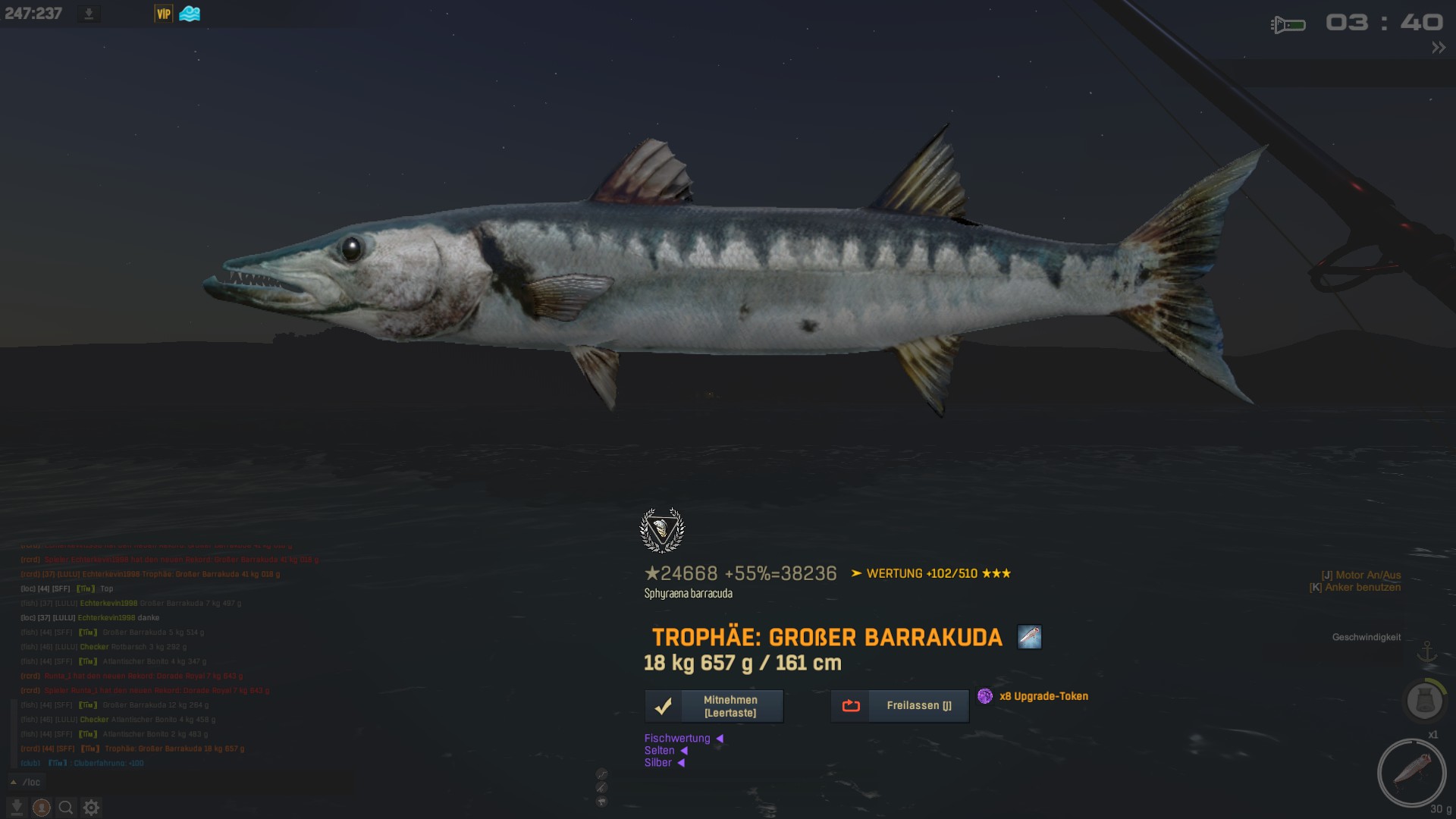
Task: Click the anchor icon
Action: pos(1427,652)
